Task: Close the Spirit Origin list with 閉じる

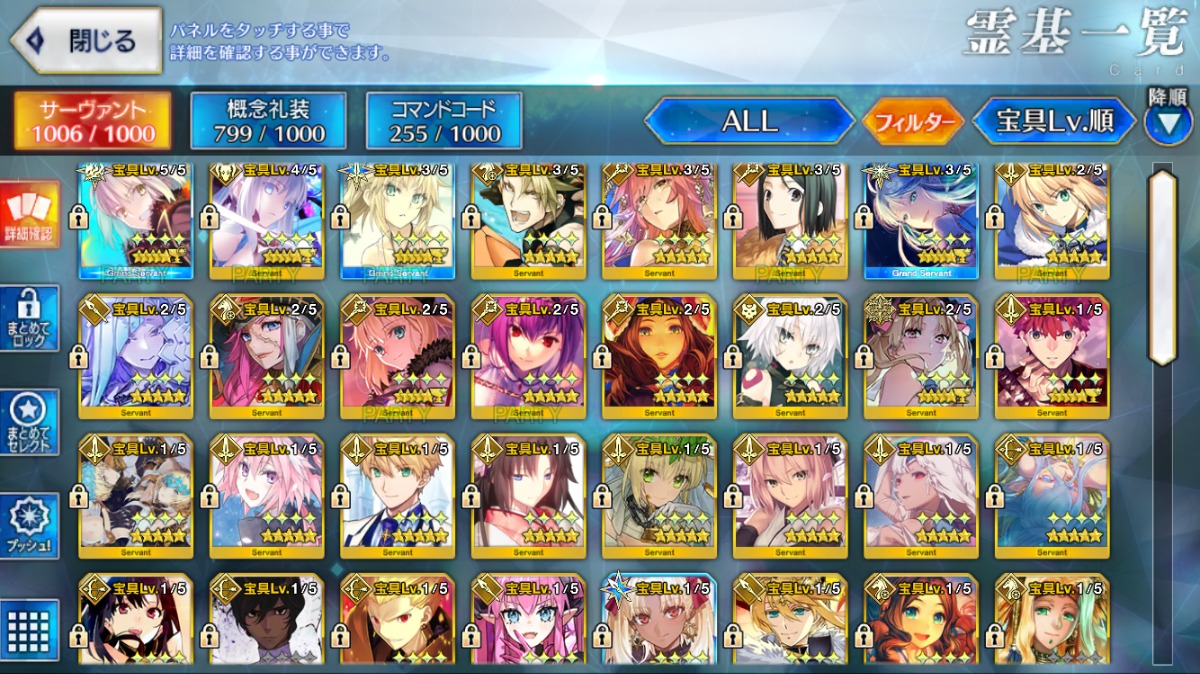Action: 86,41
